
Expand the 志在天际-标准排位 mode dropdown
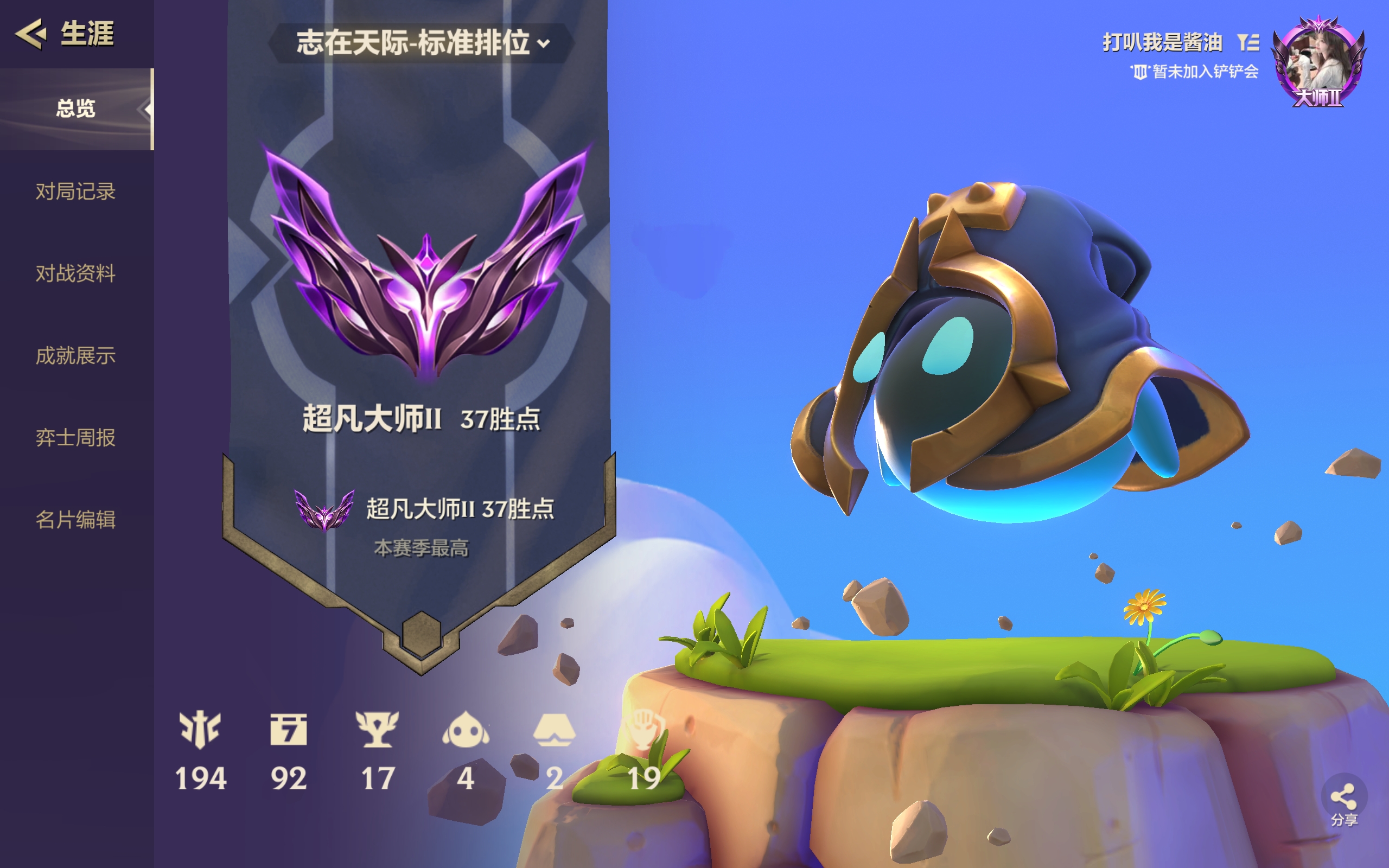click(x=423, y=43)
